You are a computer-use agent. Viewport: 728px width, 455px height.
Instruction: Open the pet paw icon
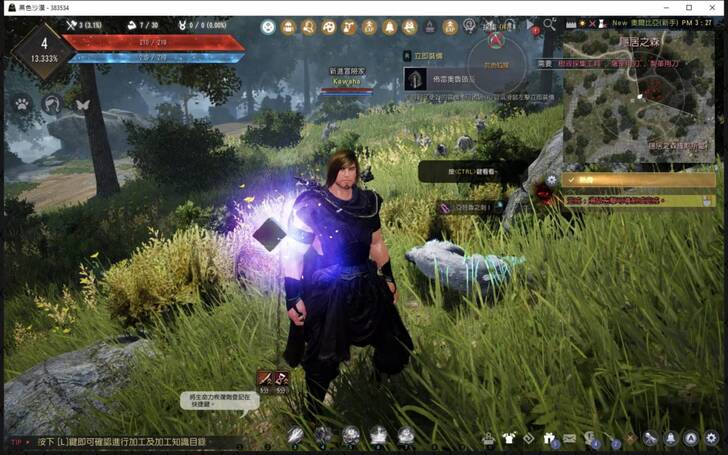pyautogui.click(x=21, y=103)
